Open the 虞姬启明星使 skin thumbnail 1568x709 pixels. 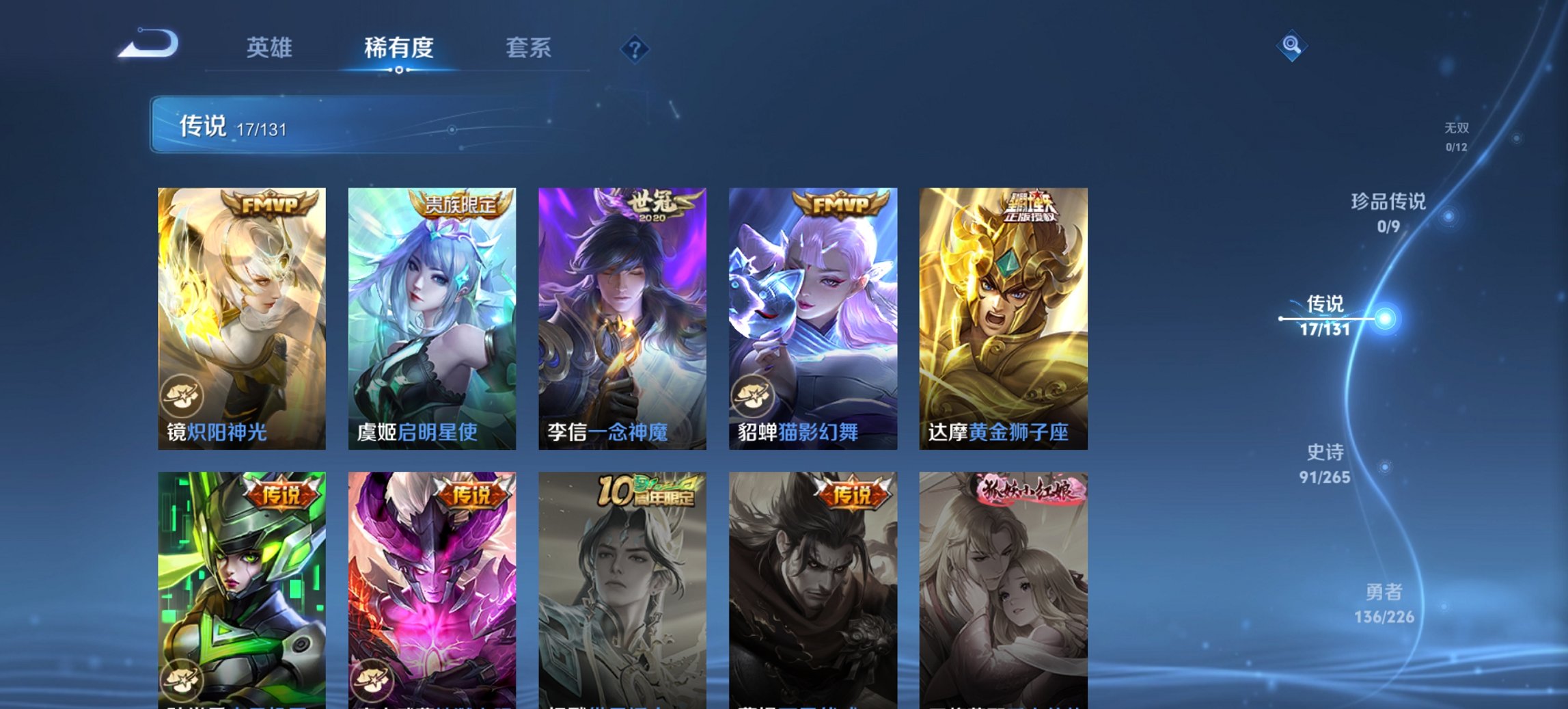(x=430, y=315)
